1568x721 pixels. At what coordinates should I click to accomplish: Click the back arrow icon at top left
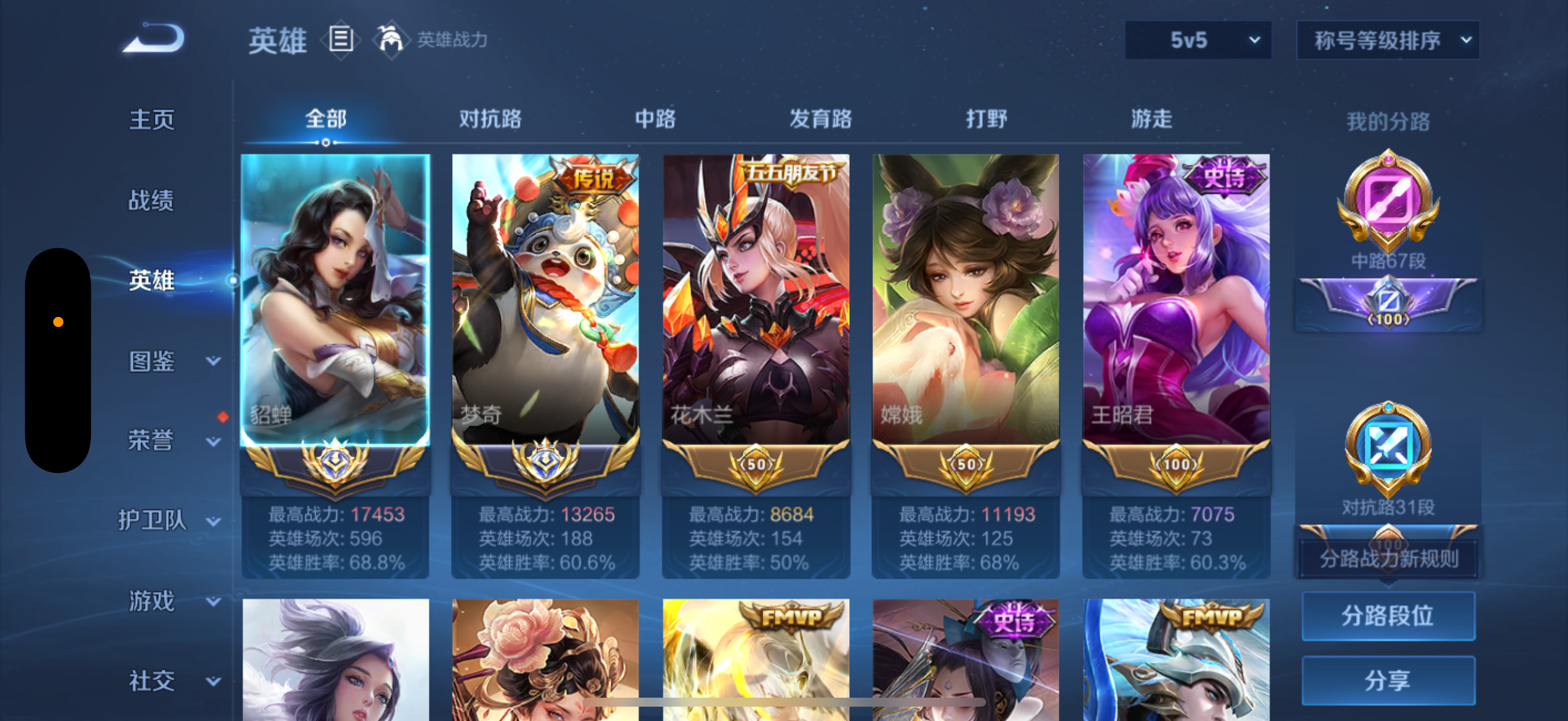pos(154,38)
